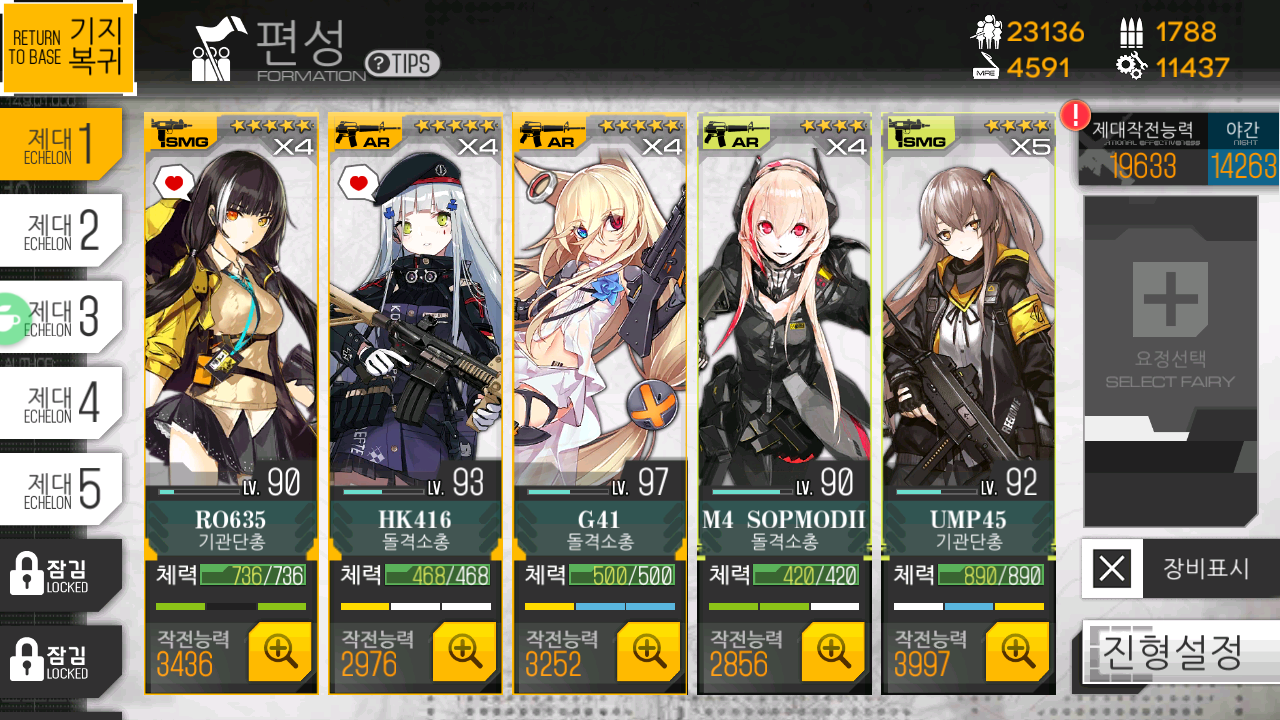
Task: Show M4 SOPMOD II details magnifier
Action: click(833, 651)
